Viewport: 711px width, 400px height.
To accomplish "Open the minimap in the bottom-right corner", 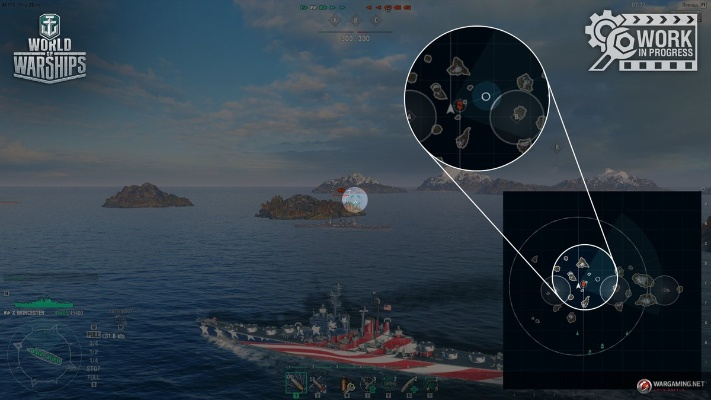I will click(605, 289).
